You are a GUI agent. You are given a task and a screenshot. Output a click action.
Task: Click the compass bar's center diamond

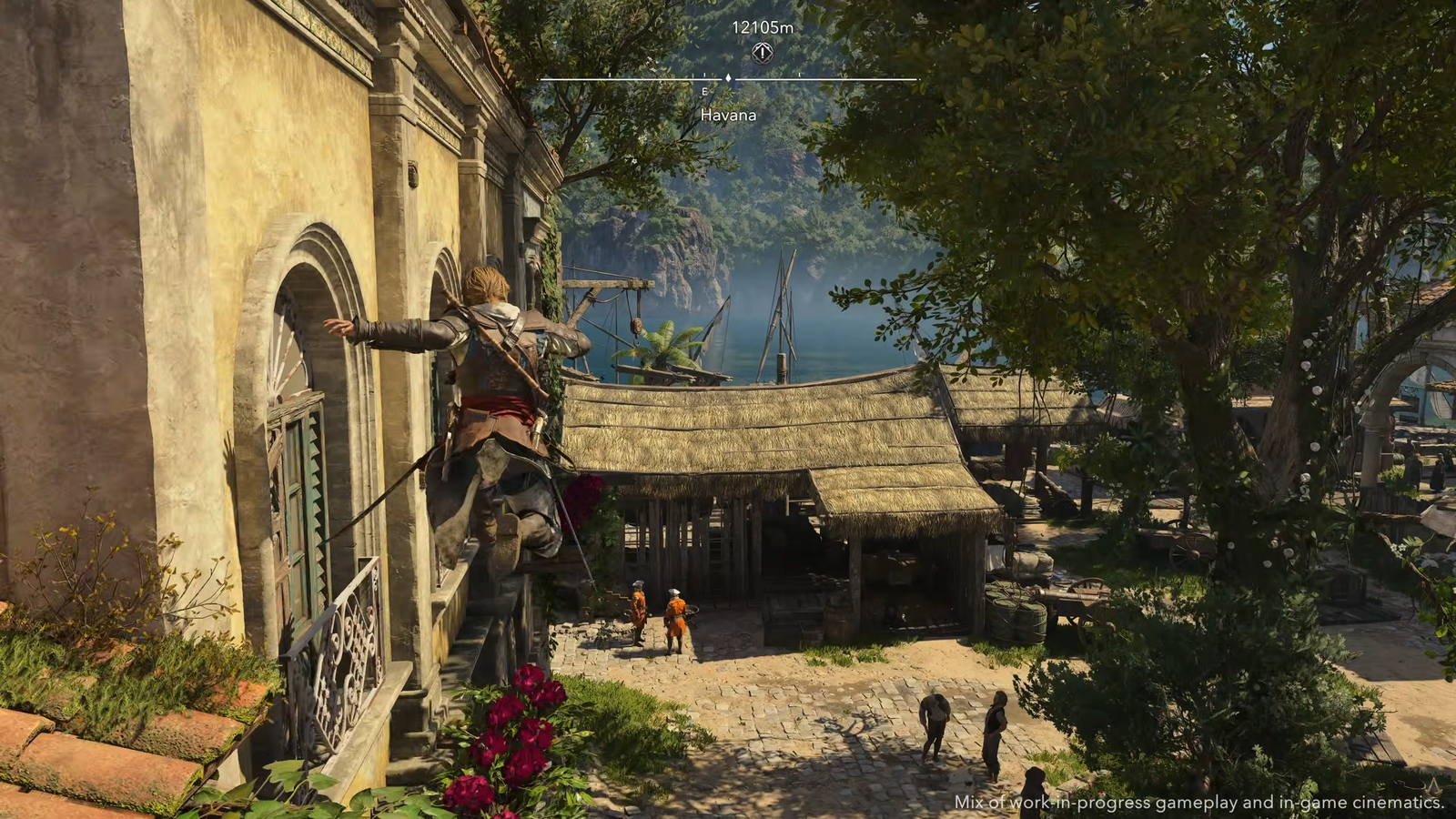click(728, 79)
